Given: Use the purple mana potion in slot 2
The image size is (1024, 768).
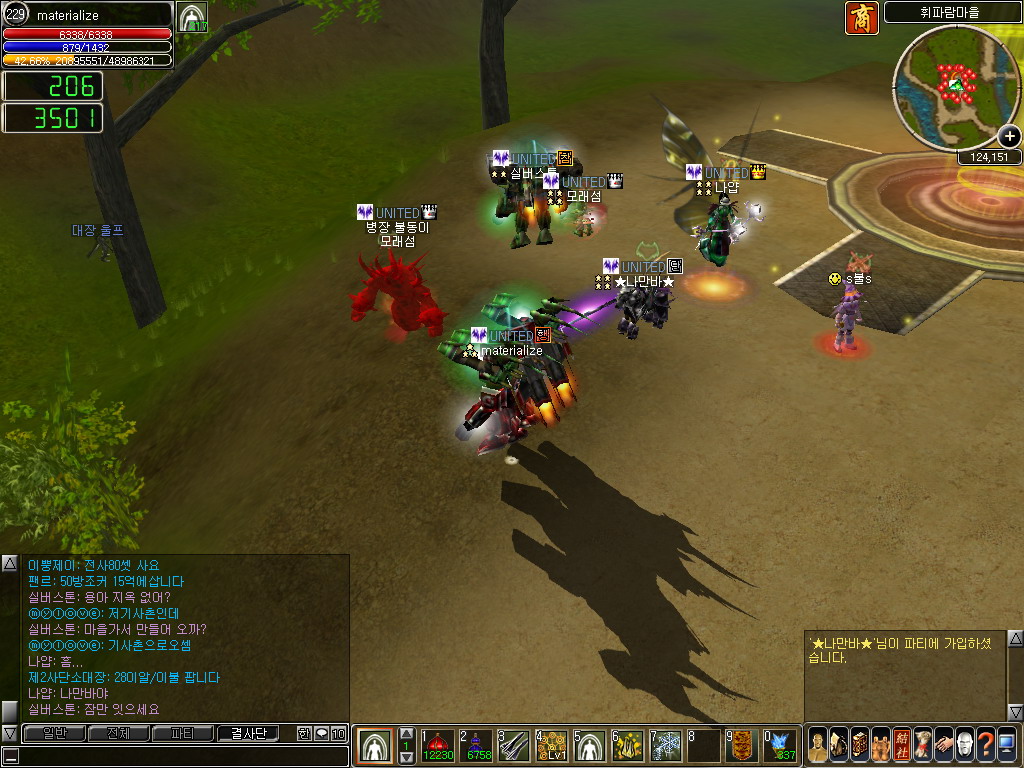Looking at the screenshot, I should tap(476, 745).
